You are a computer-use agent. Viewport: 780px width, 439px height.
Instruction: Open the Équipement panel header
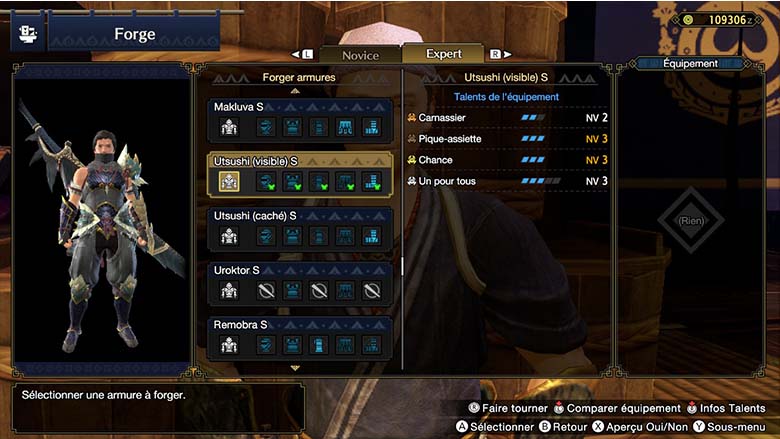point(690,64)
